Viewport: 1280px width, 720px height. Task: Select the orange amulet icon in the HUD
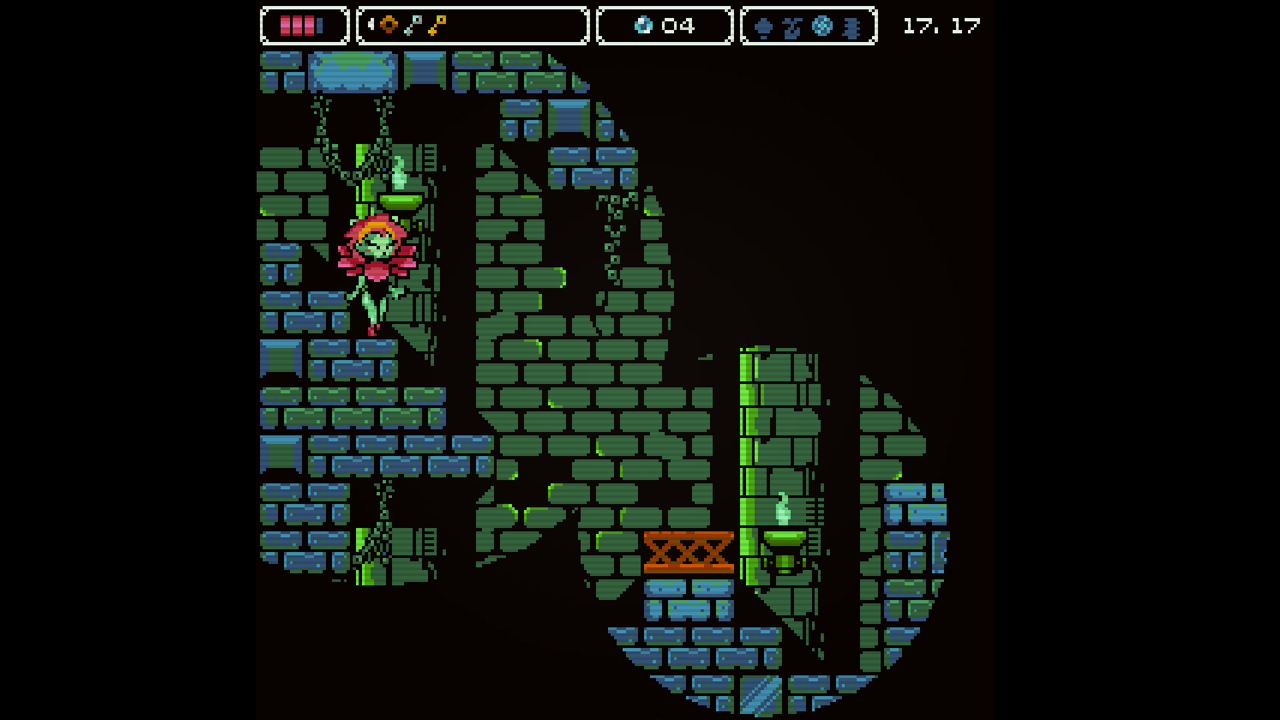[387, 26]
